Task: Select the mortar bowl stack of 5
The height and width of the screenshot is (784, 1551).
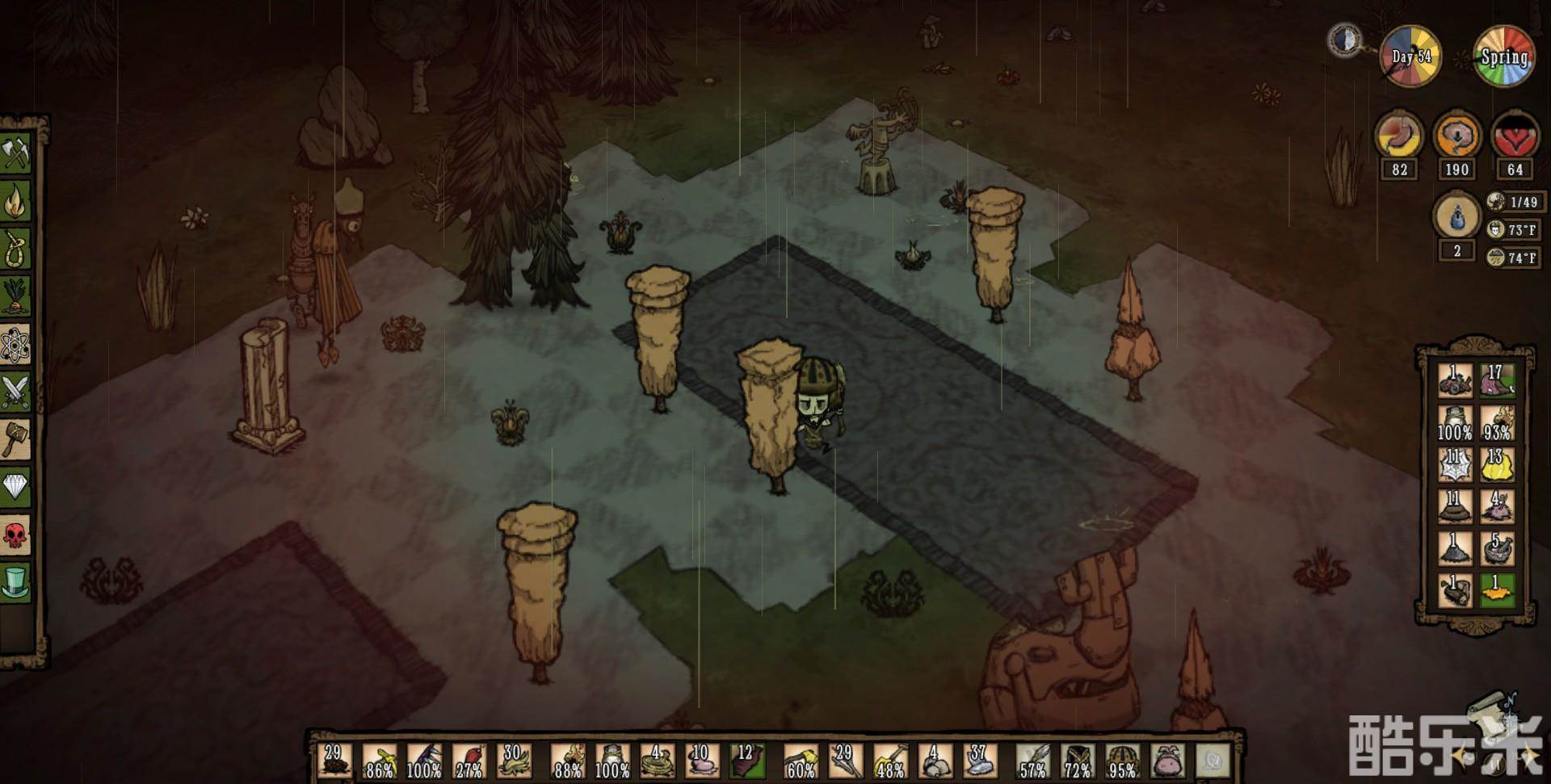Action: click(x=1496, y=548)
